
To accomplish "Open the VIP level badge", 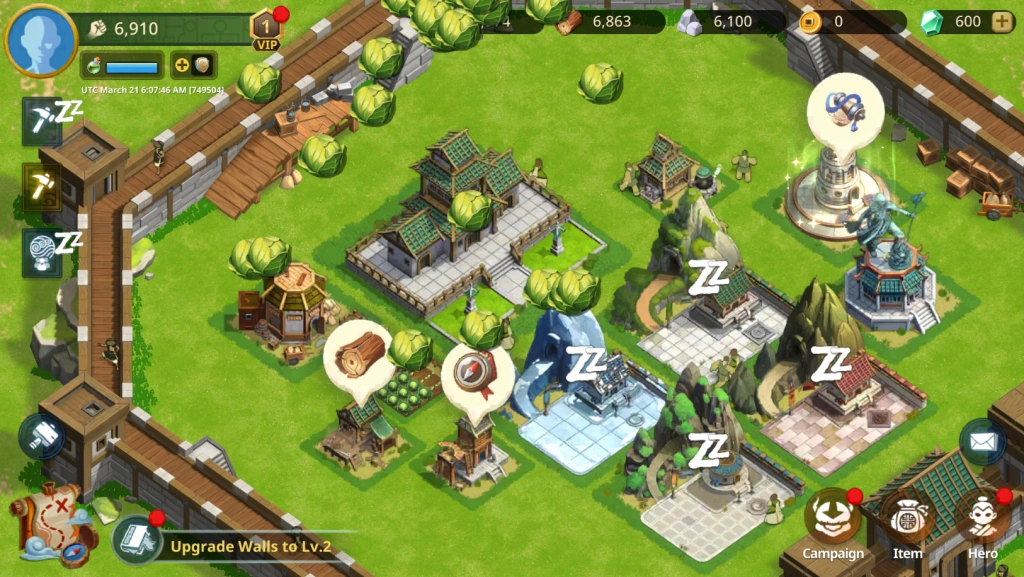I will (x=267, y=30).
